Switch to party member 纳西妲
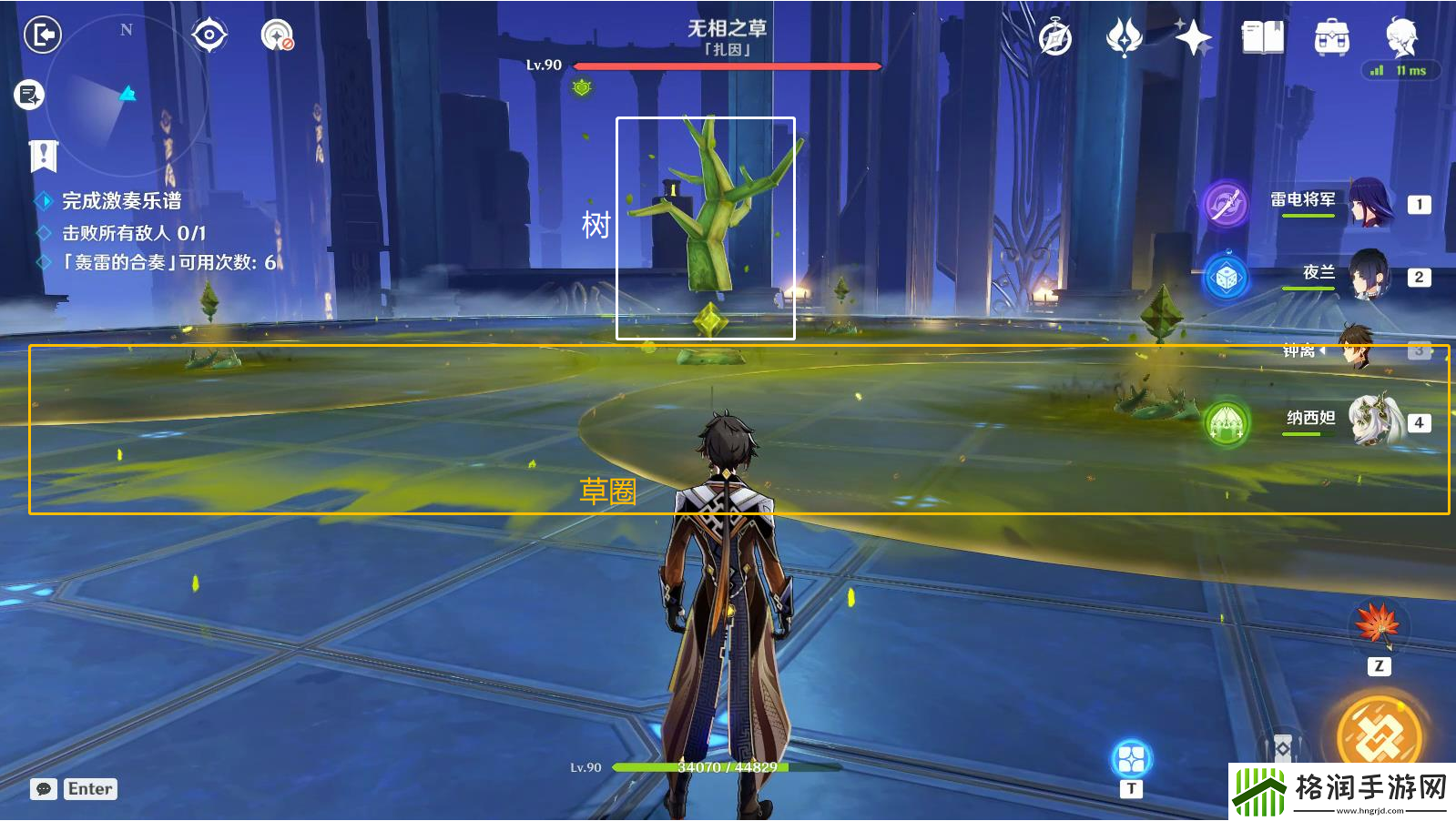The width and height of the screenshot is (1456, 821). click(1373, 421)
